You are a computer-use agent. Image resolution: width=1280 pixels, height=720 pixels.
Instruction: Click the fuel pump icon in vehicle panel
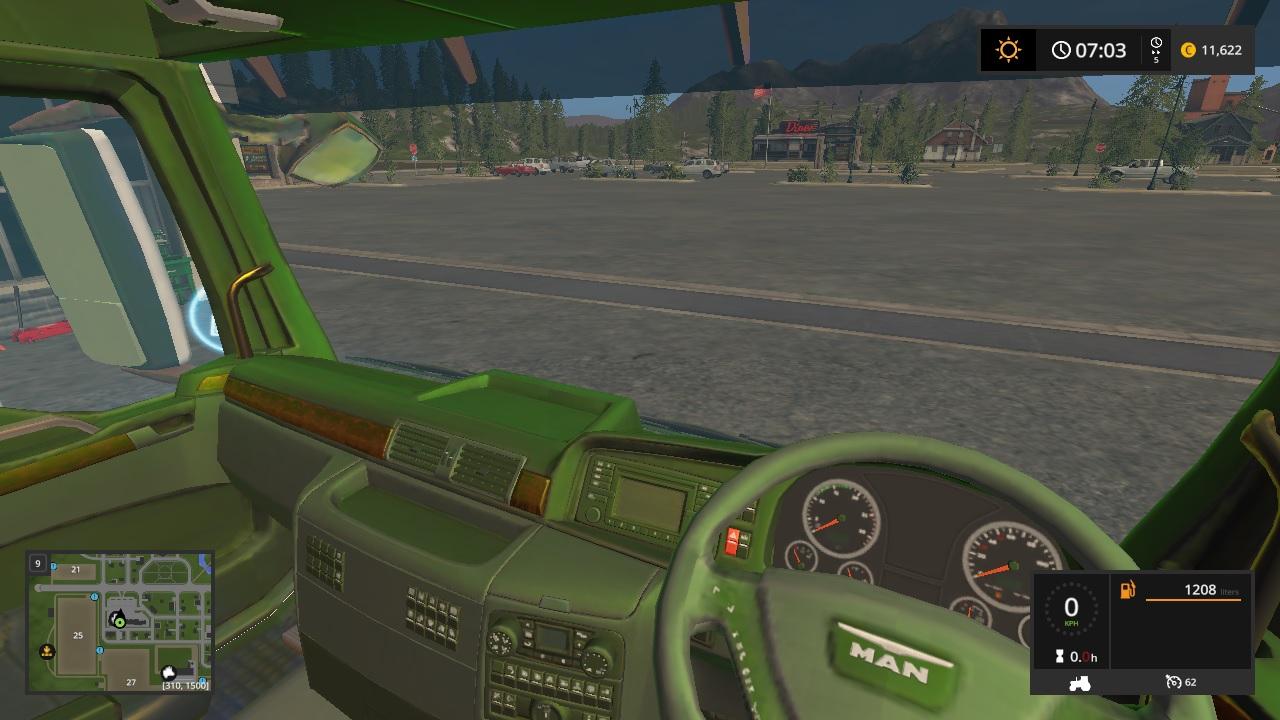tap(1127, 590)
